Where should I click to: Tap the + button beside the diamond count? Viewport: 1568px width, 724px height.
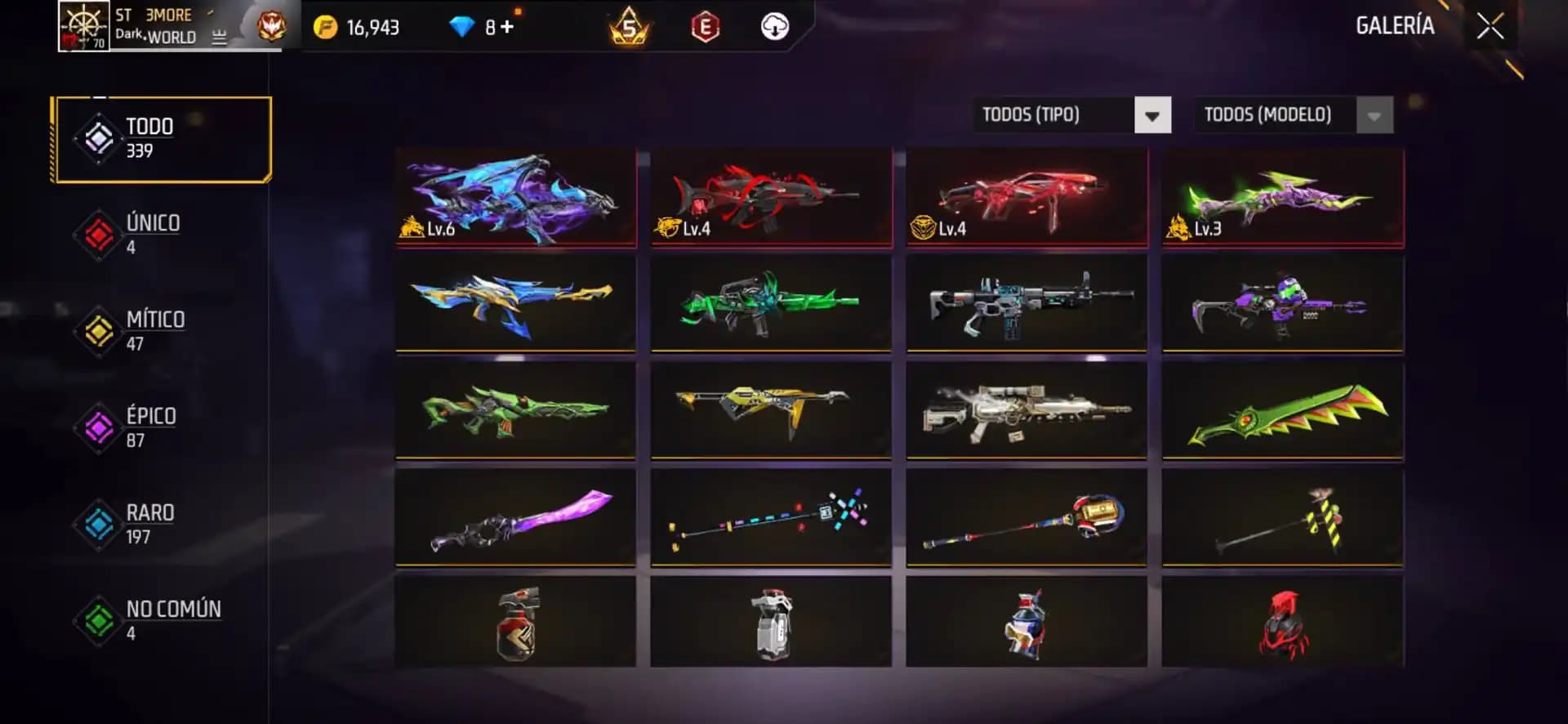[x=507, y=25]
